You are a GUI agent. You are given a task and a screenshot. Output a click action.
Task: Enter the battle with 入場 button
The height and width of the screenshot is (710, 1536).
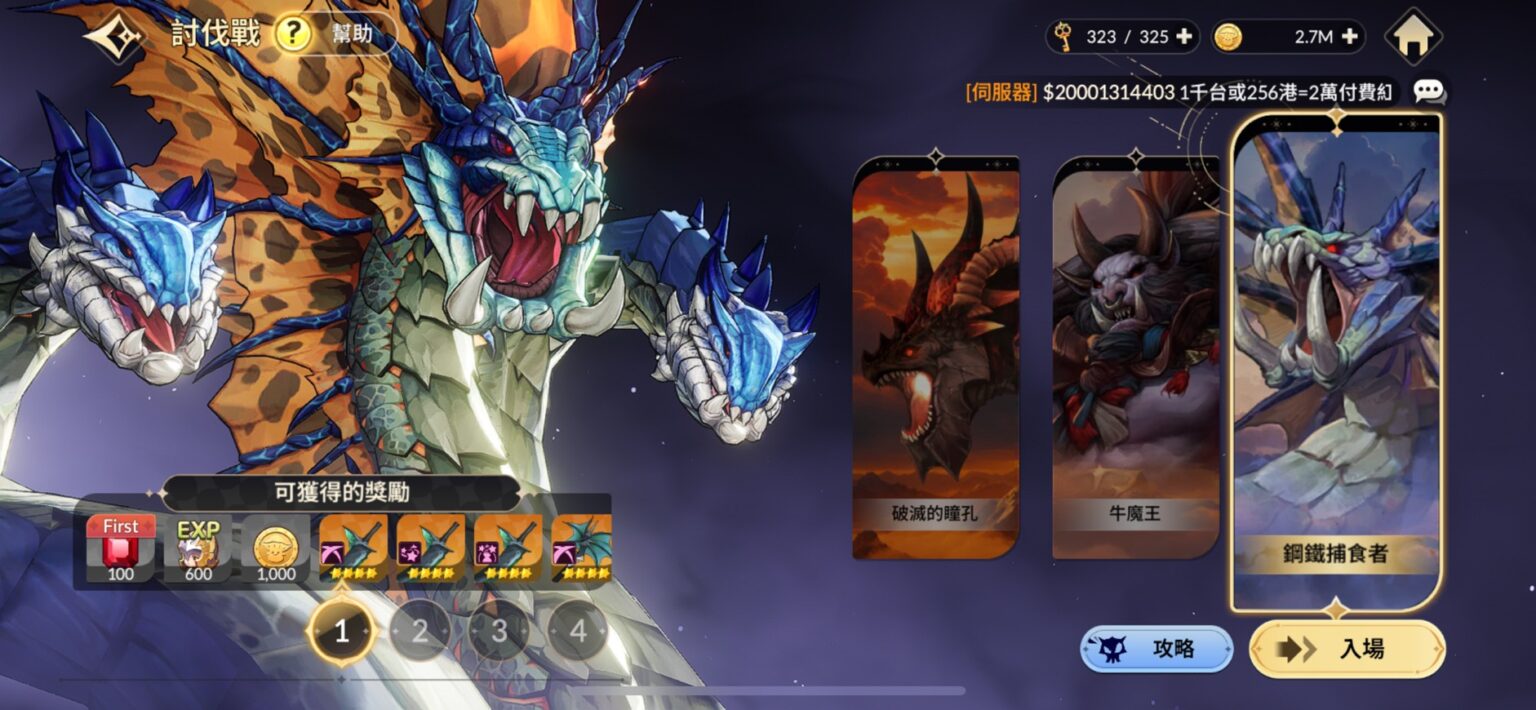coord(1346,649)
